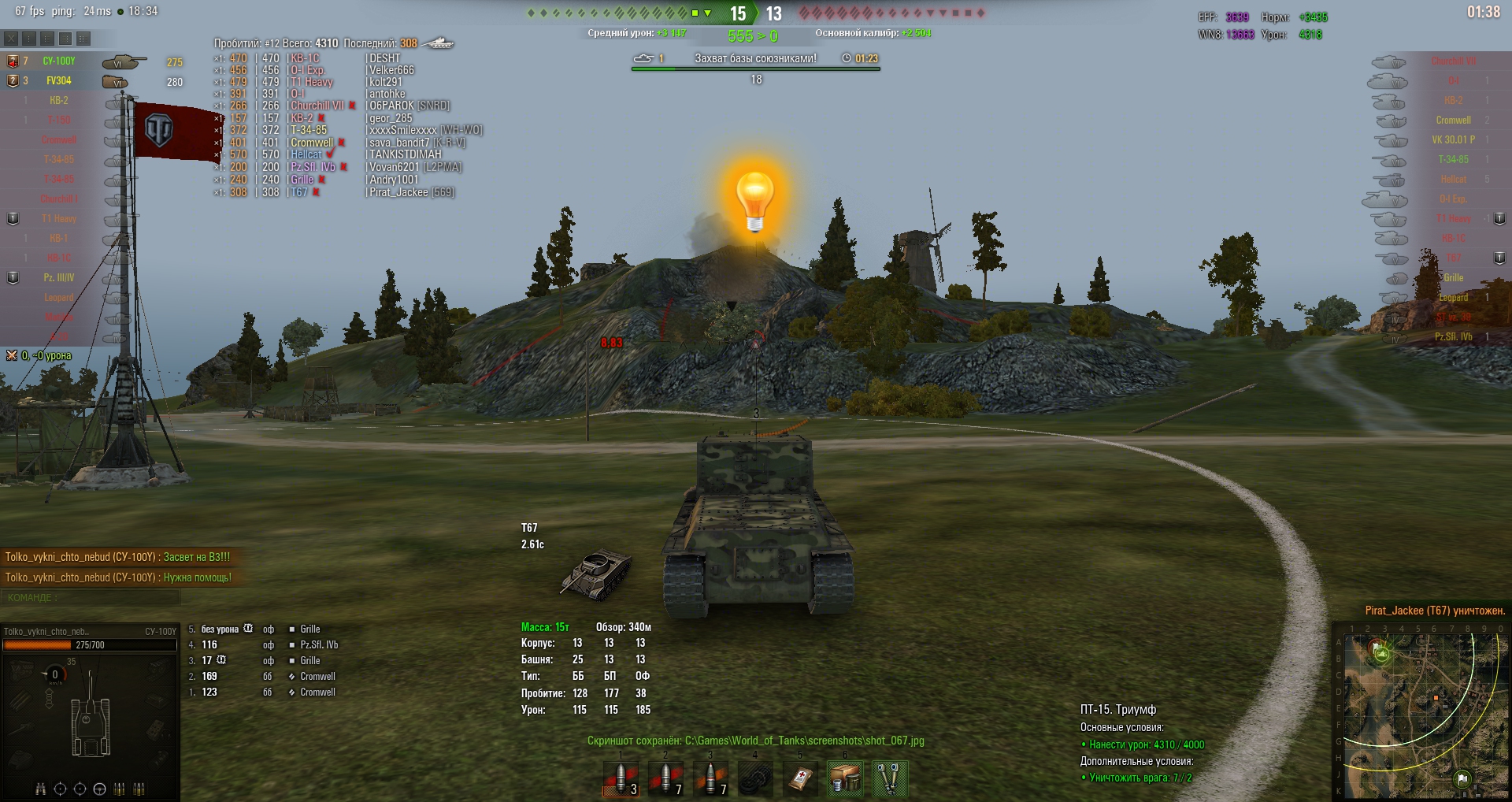Select the FV304 ally in the team list
The height and width of the screenshot is (802, 1512).
click(59, 81)
